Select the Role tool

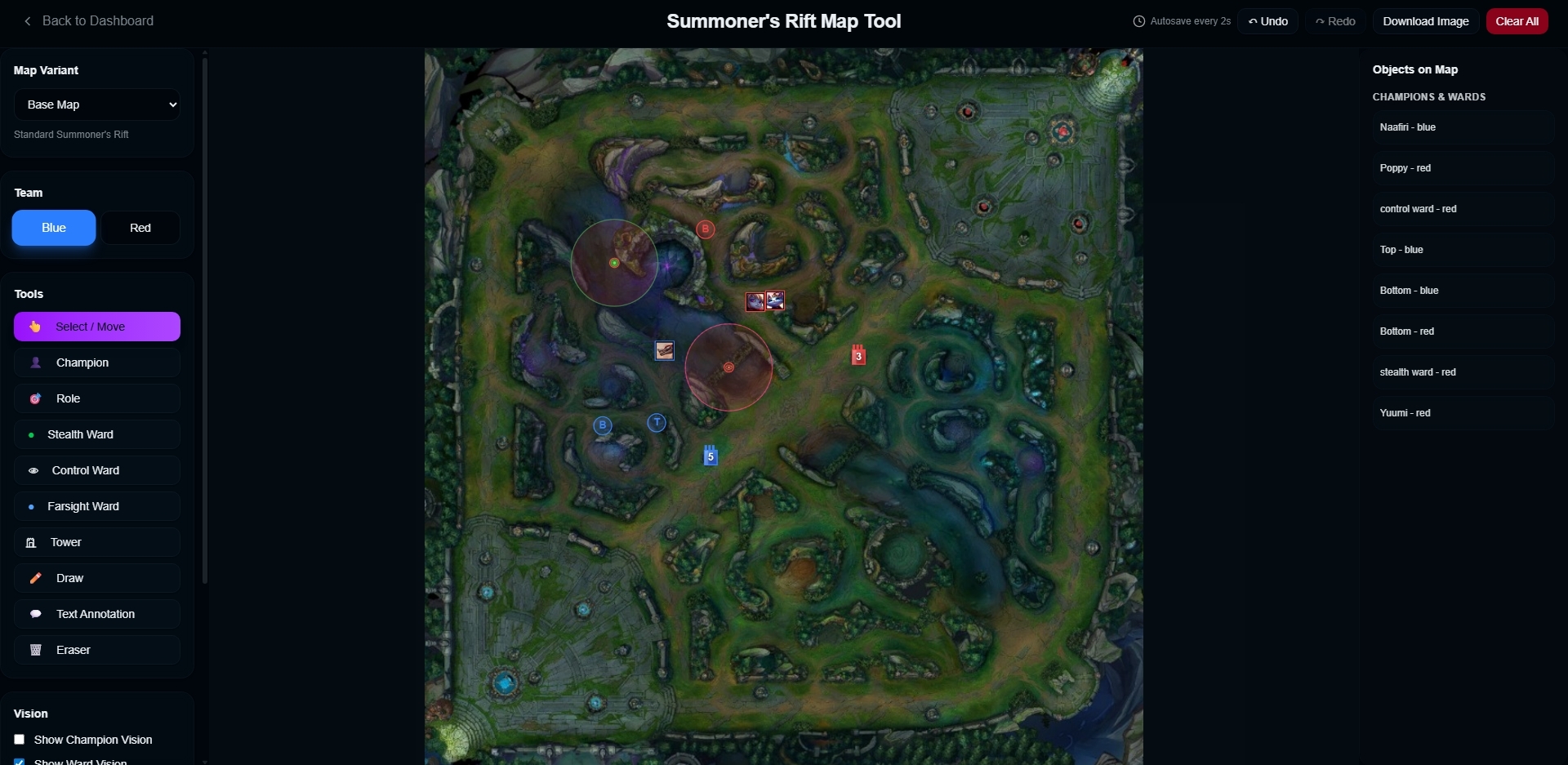coord(97,398)
